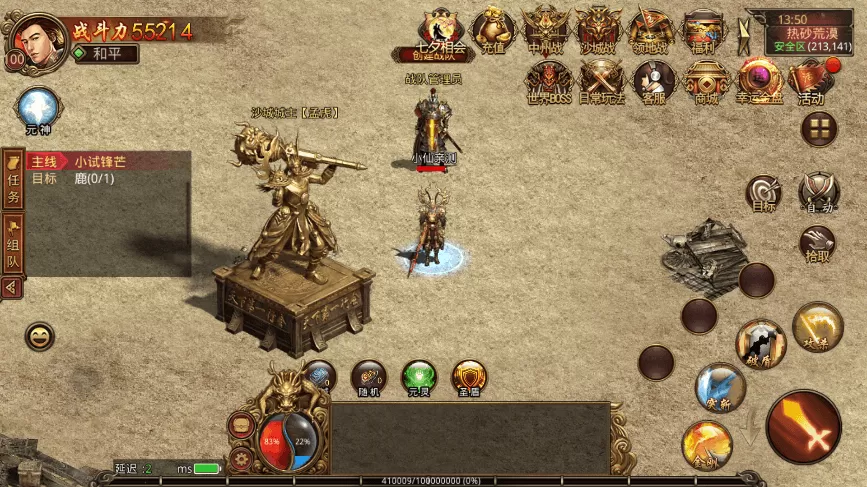Tap the 拾取 pickup button

pyautogui.click(x=817, y=244)
